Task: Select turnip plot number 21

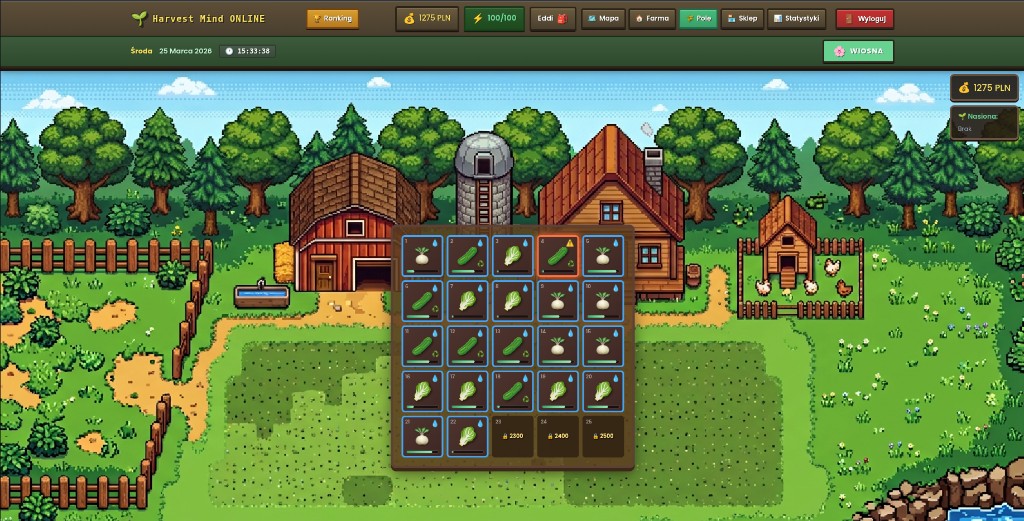Action: click(x=422, y=437)
